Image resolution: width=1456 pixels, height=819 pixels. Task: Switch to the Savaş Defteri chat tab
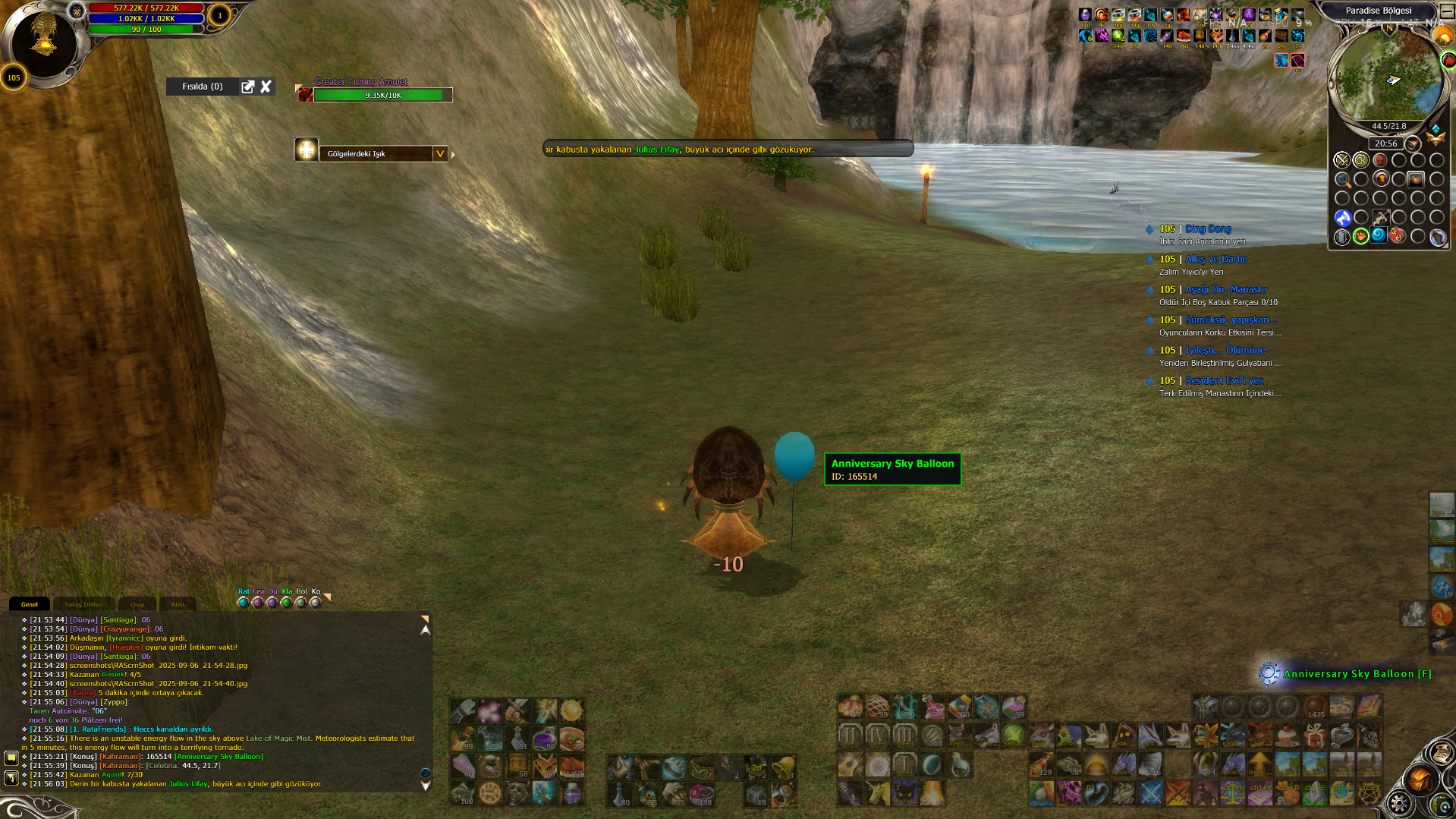point(83,605)
